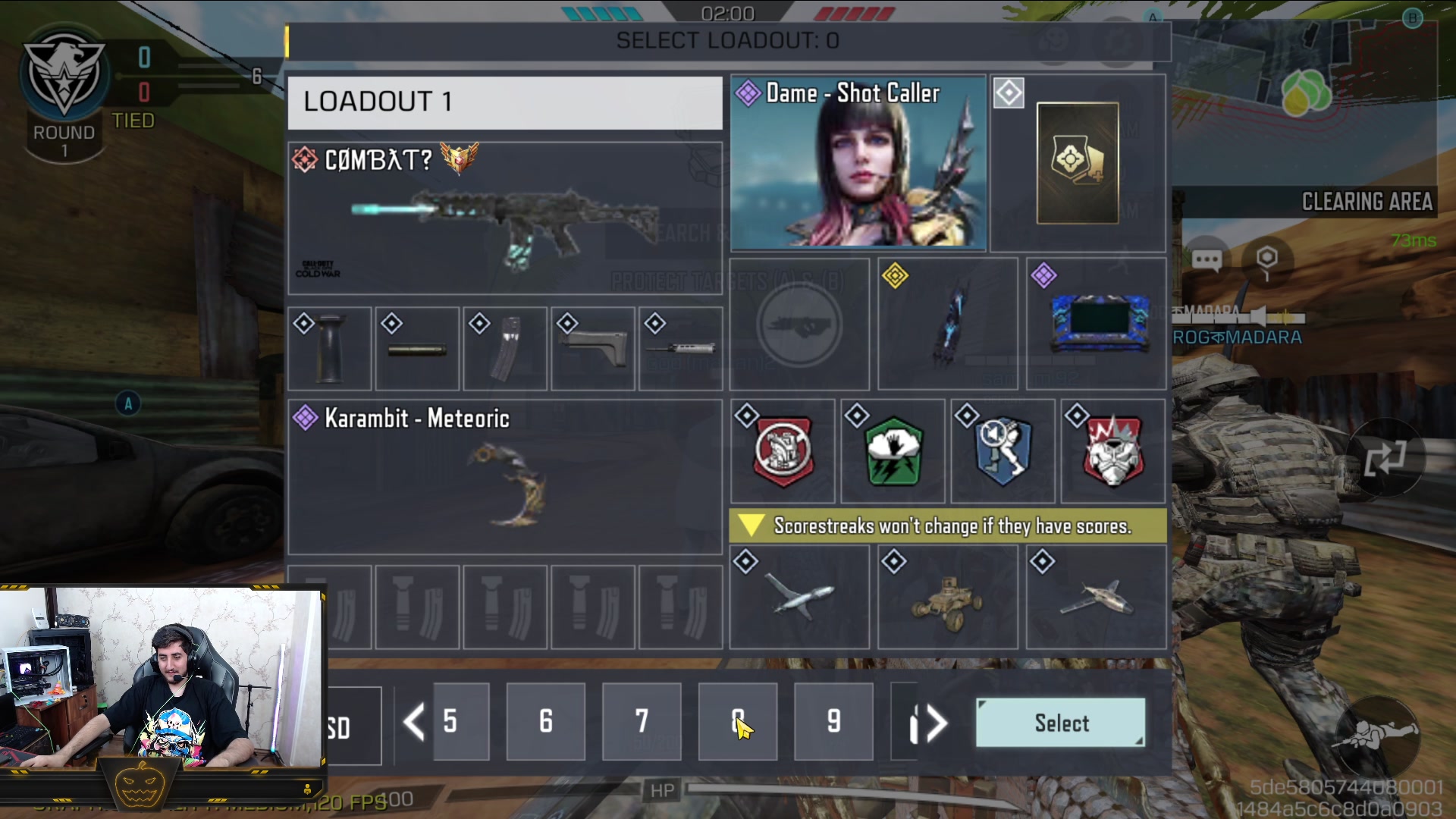Confirm loadout with the Select button
This screenshot has width=1456, height=819.
(x=1060, y=723)
